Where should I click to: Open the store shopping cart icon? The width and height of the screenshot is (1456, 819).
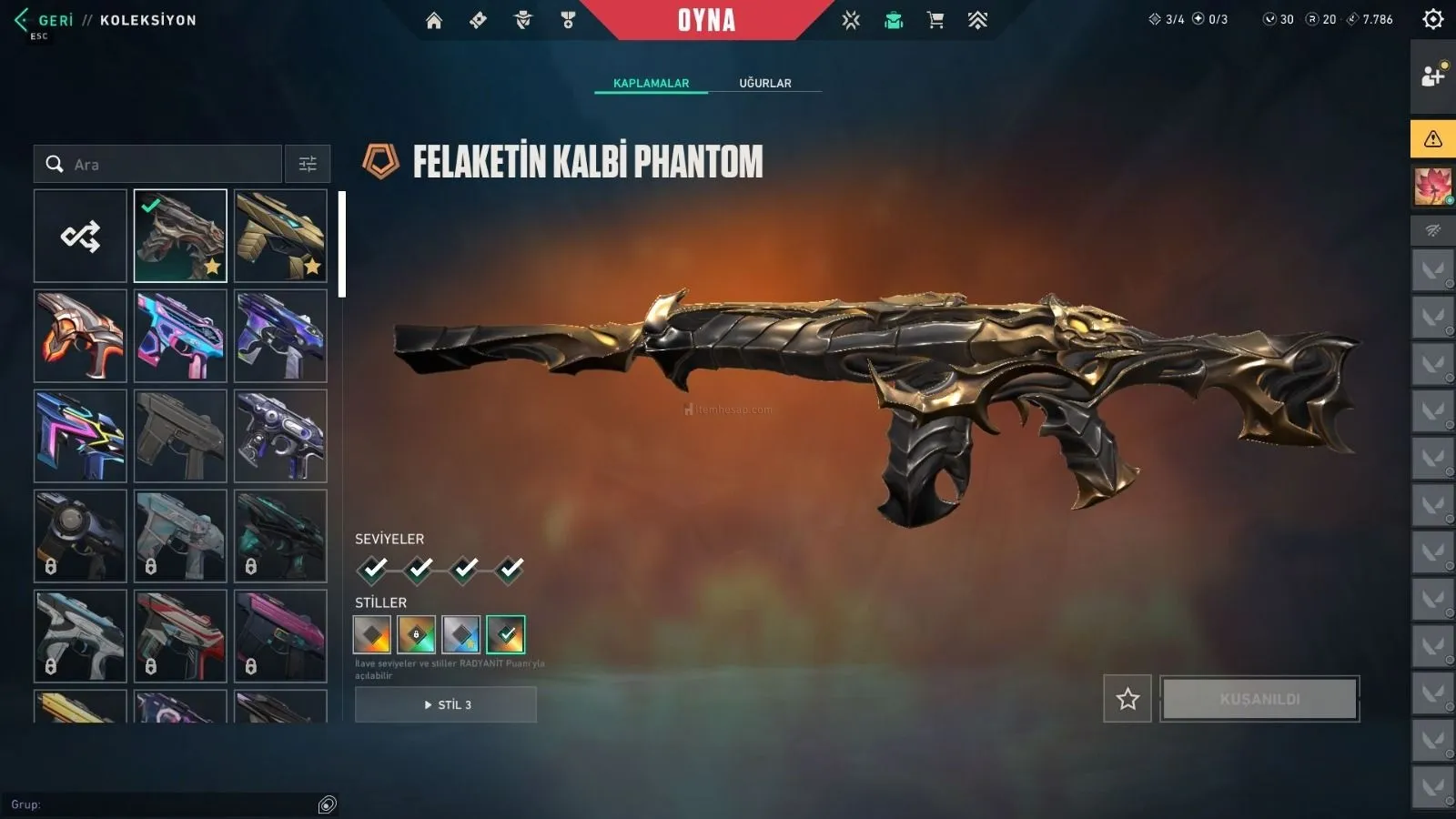(935, 20)
